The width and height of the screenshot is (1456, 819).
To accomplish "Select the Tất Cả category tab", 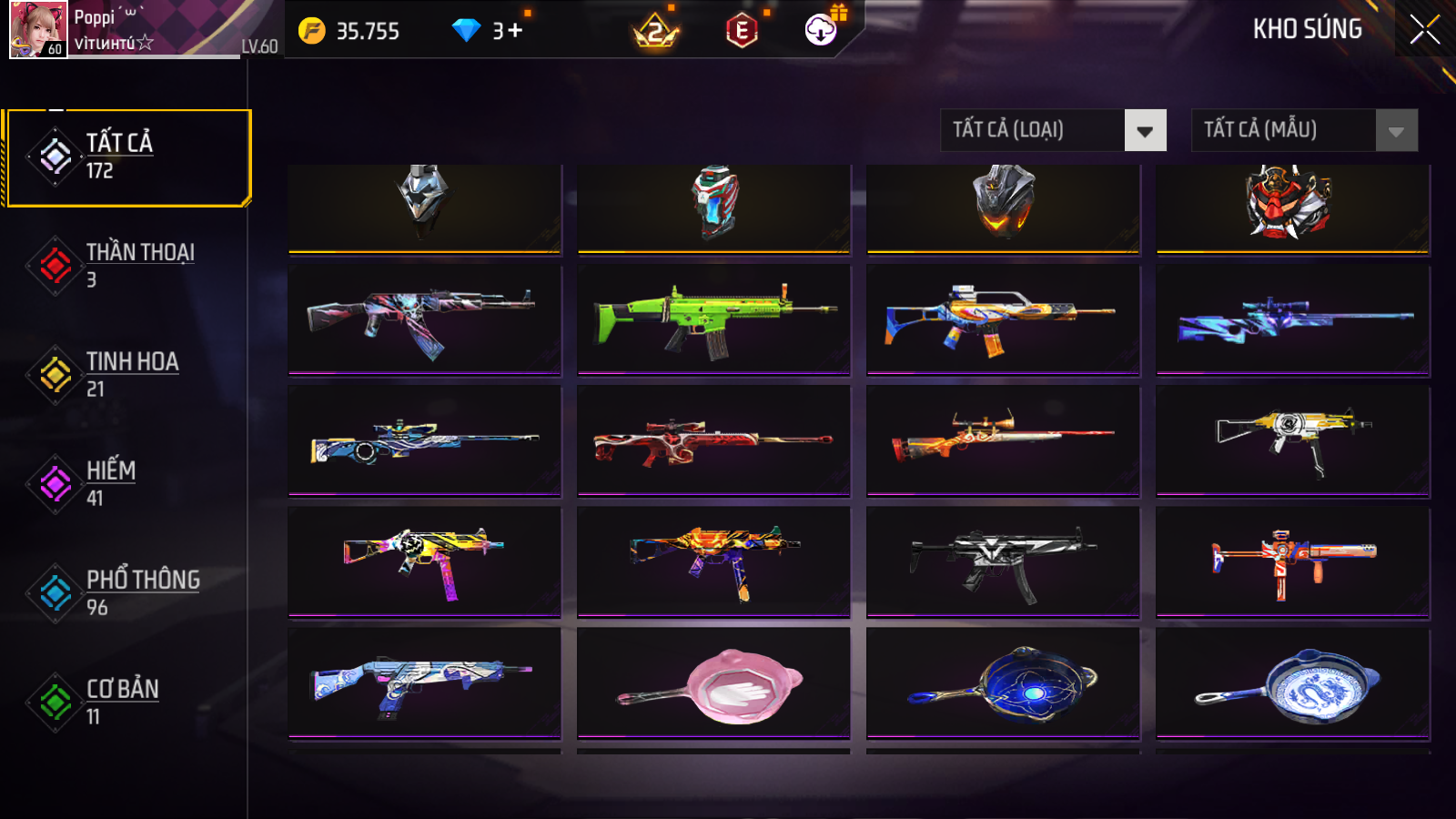I will [127, 157].
